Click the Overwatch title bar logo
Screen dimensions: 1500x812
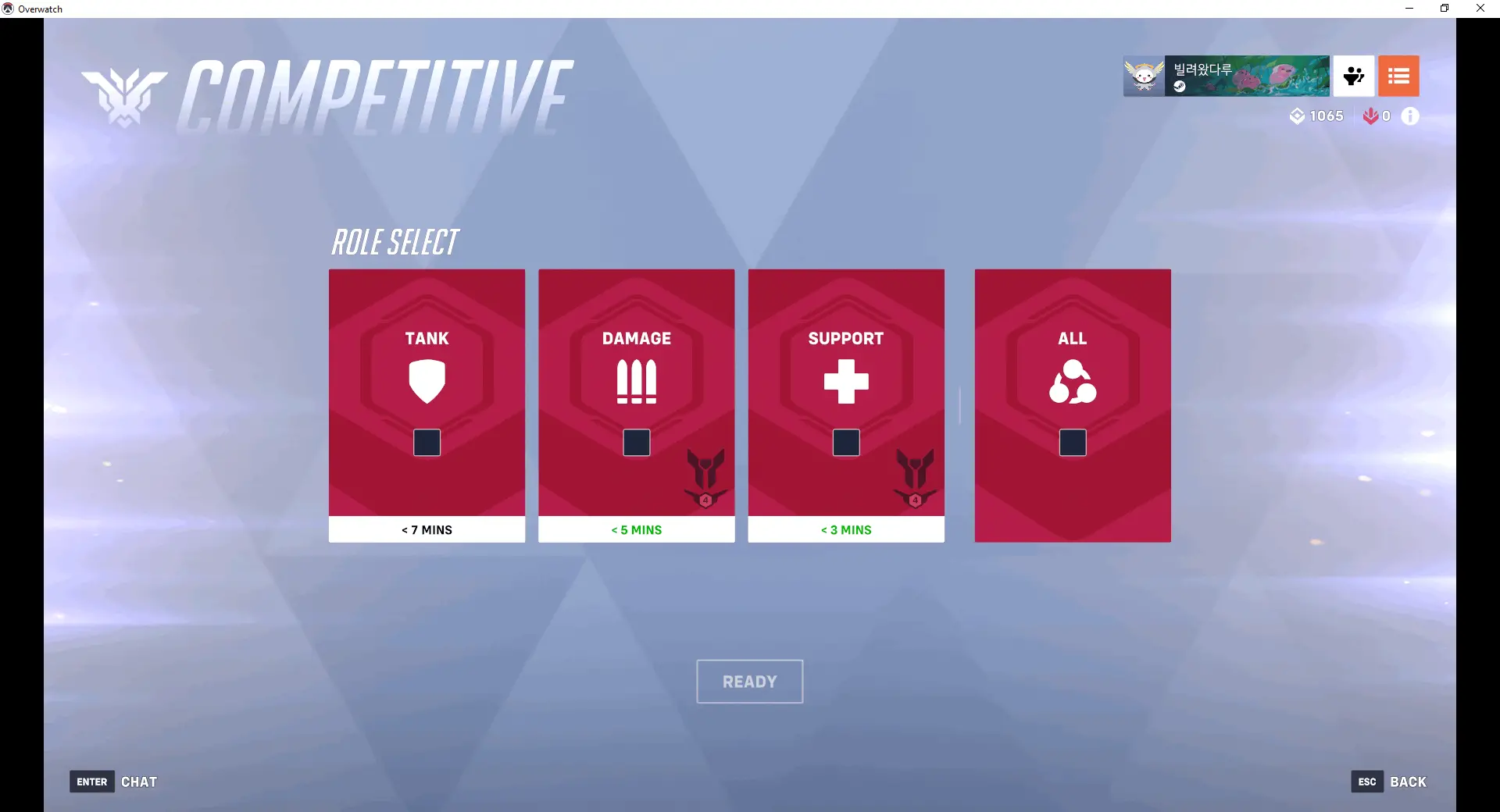coord(8,9)
